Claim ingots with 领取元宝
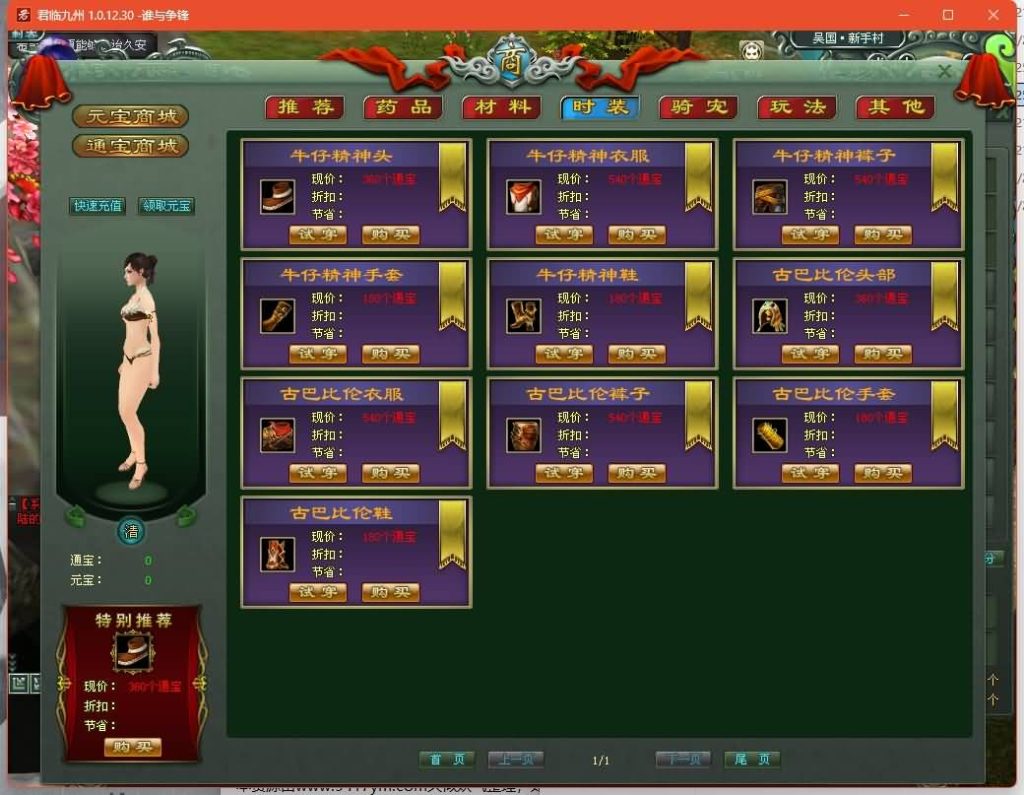The width and height of the screenshot is (1024, 795). coord(166,206)
